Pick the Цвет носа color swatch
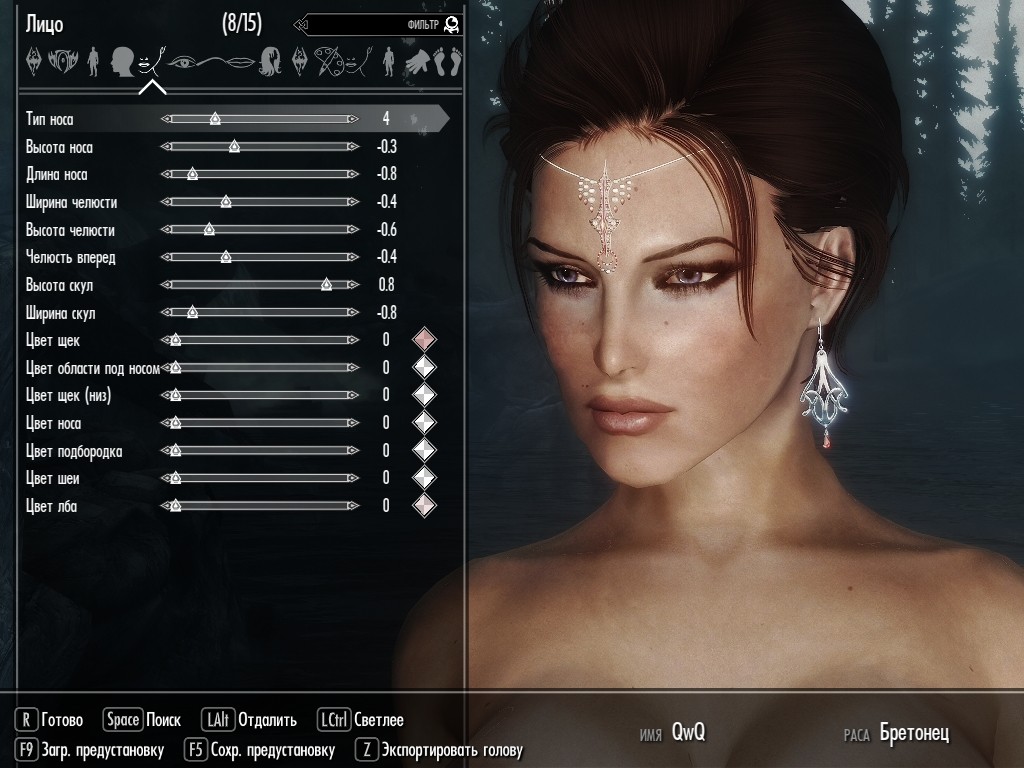Screen dimensions: 1024x768 [x=425, y=423]
